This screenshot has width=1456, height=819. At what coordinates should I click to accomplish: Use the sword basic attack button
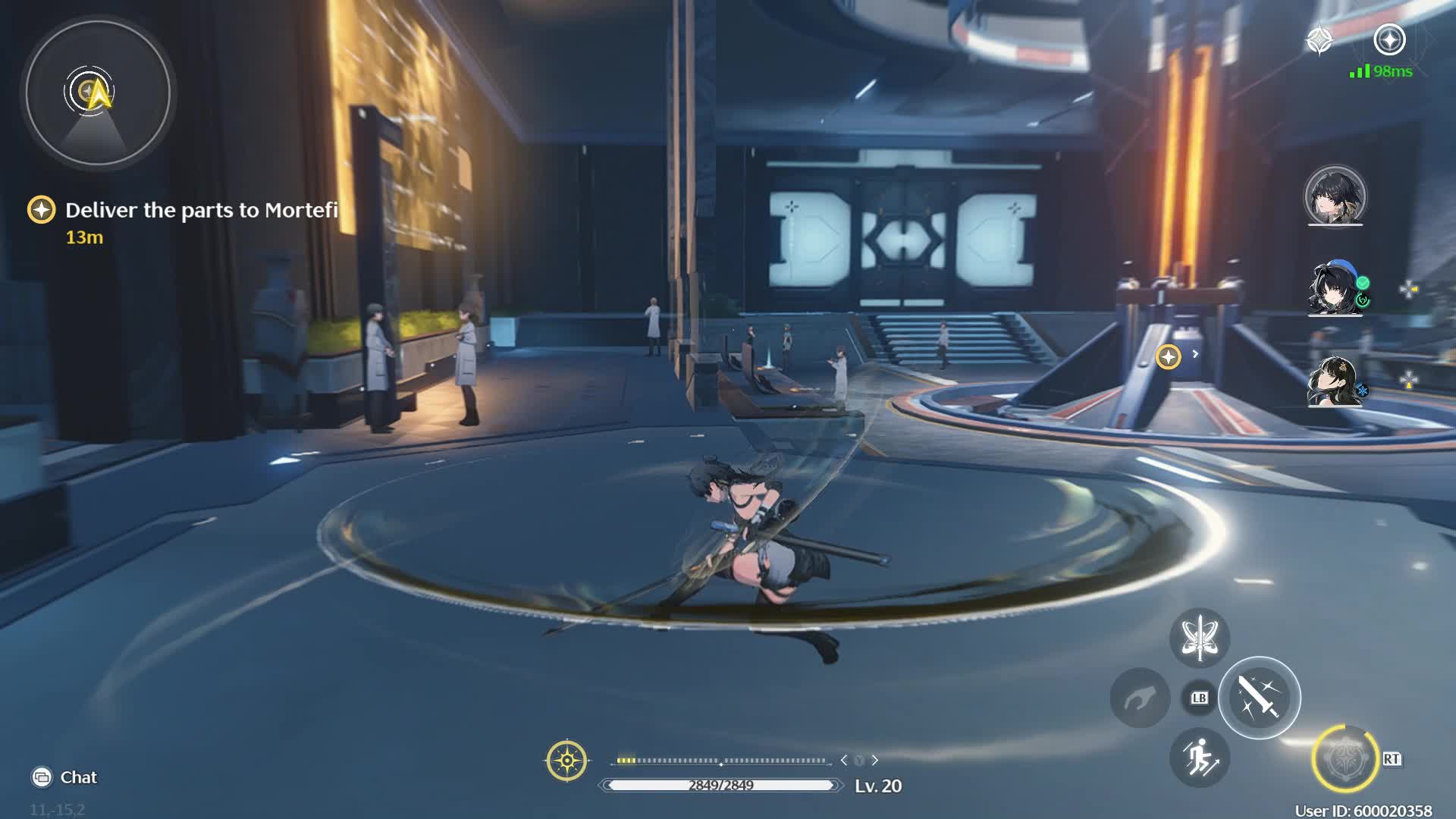click(x=1259, y=698)
